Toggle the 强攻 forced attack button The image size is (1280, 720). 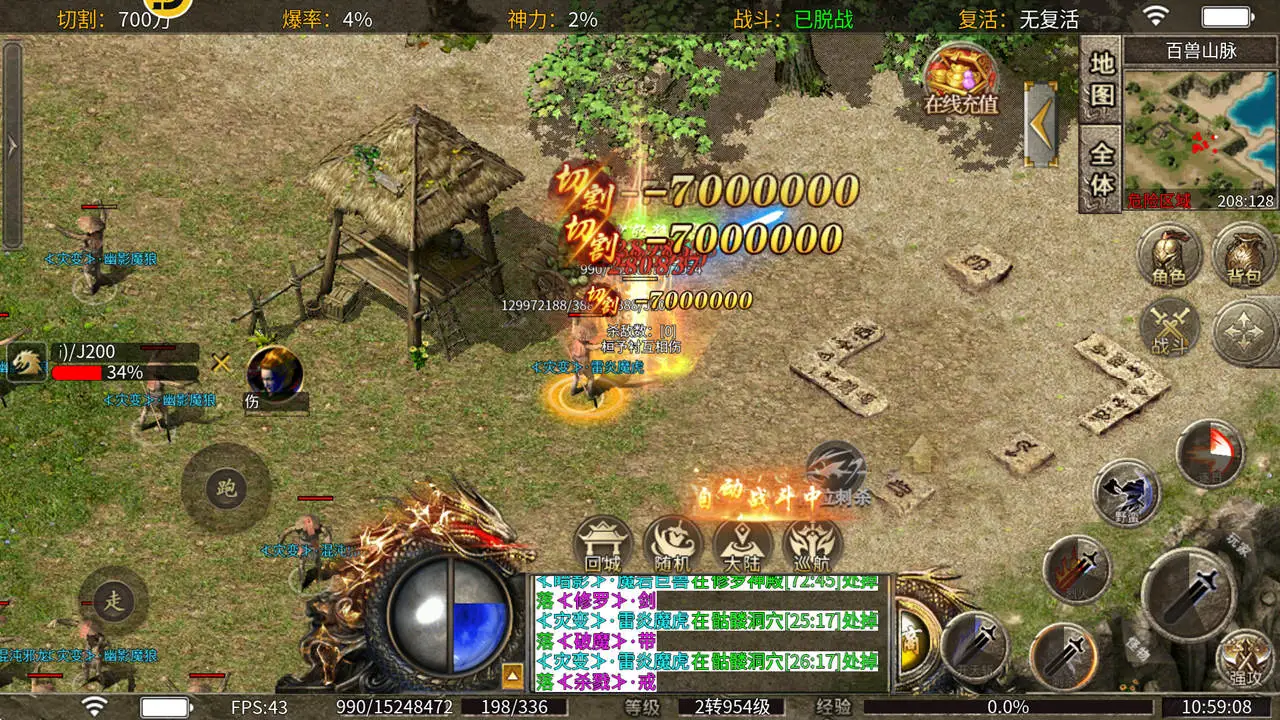1245,658
